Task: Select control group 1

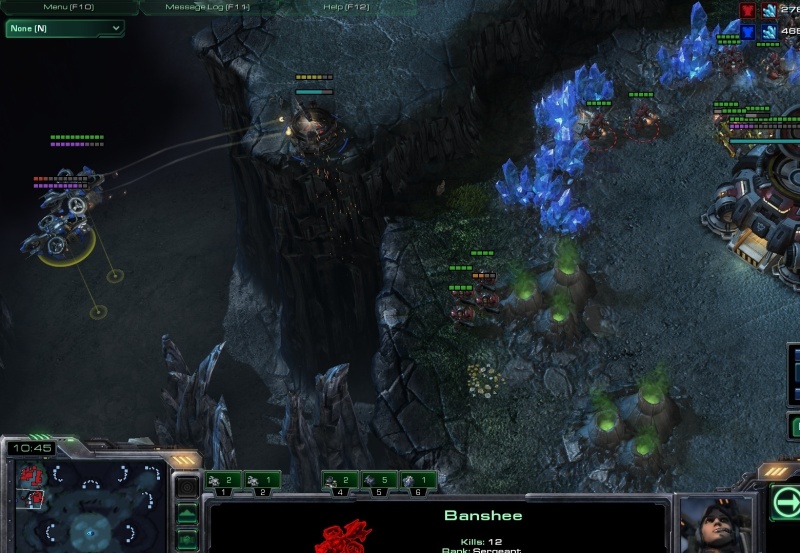Action: tap(223, 482)
